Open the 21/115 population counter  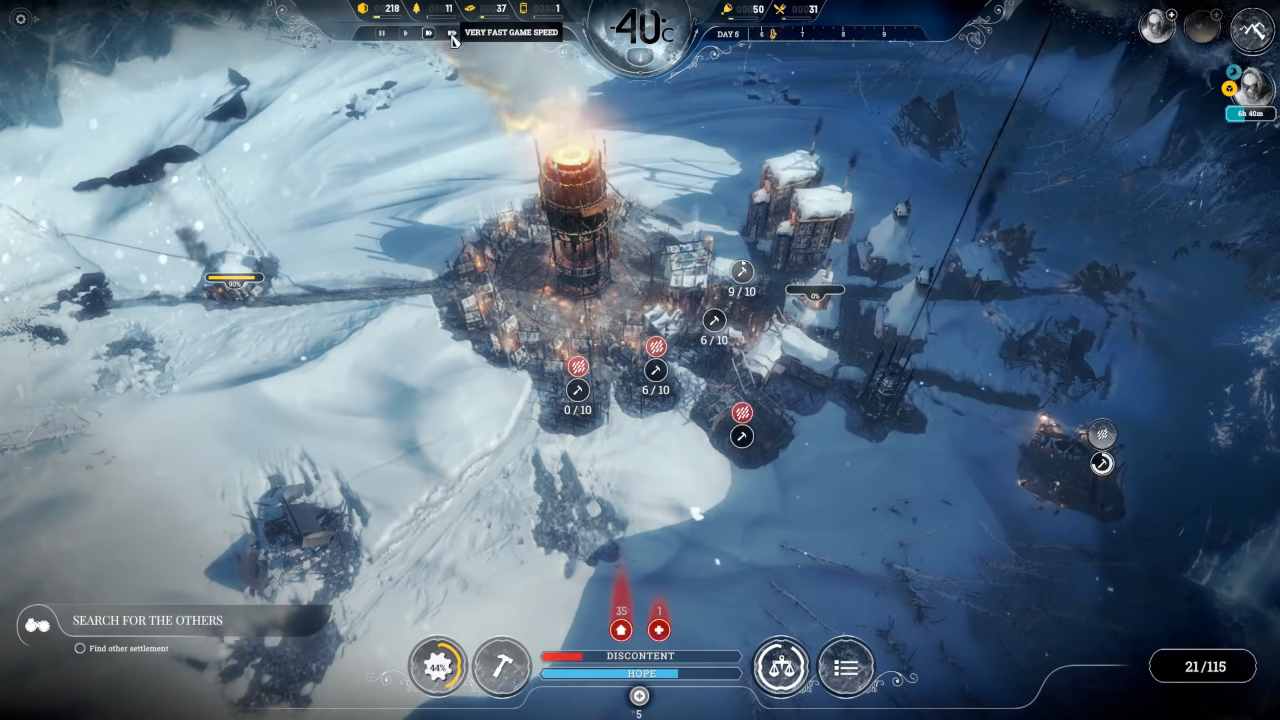pyautogui.click(x=1204, y=667)
